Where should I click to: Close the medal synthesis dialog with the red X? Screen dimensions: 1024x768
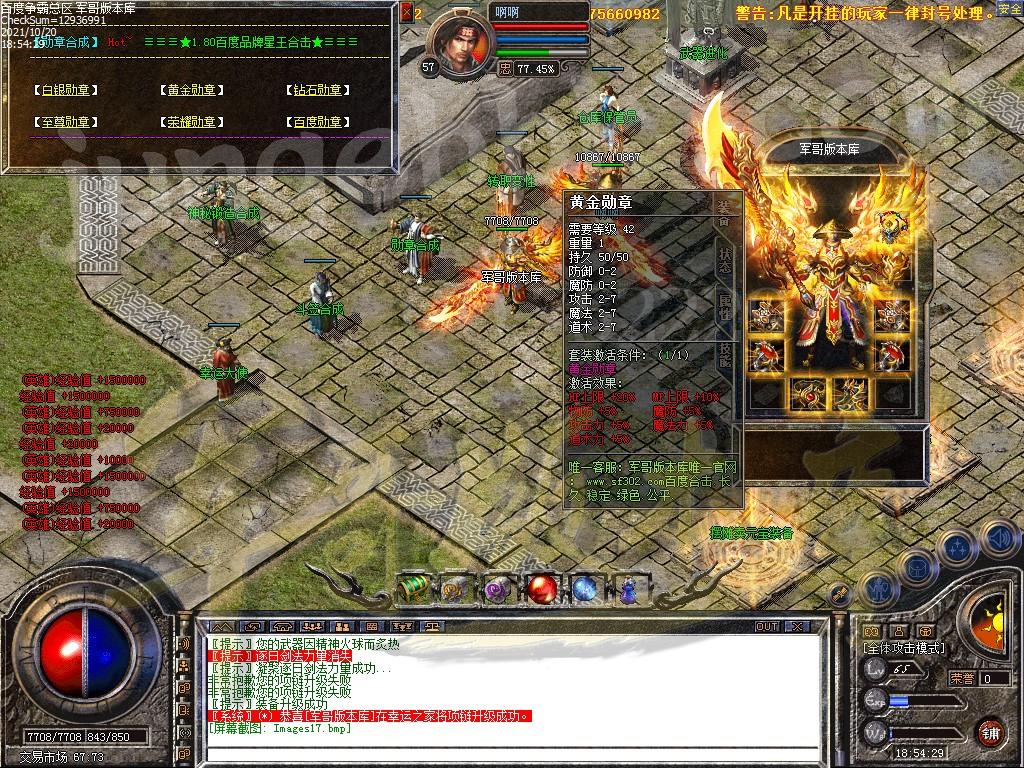point(406,13)
